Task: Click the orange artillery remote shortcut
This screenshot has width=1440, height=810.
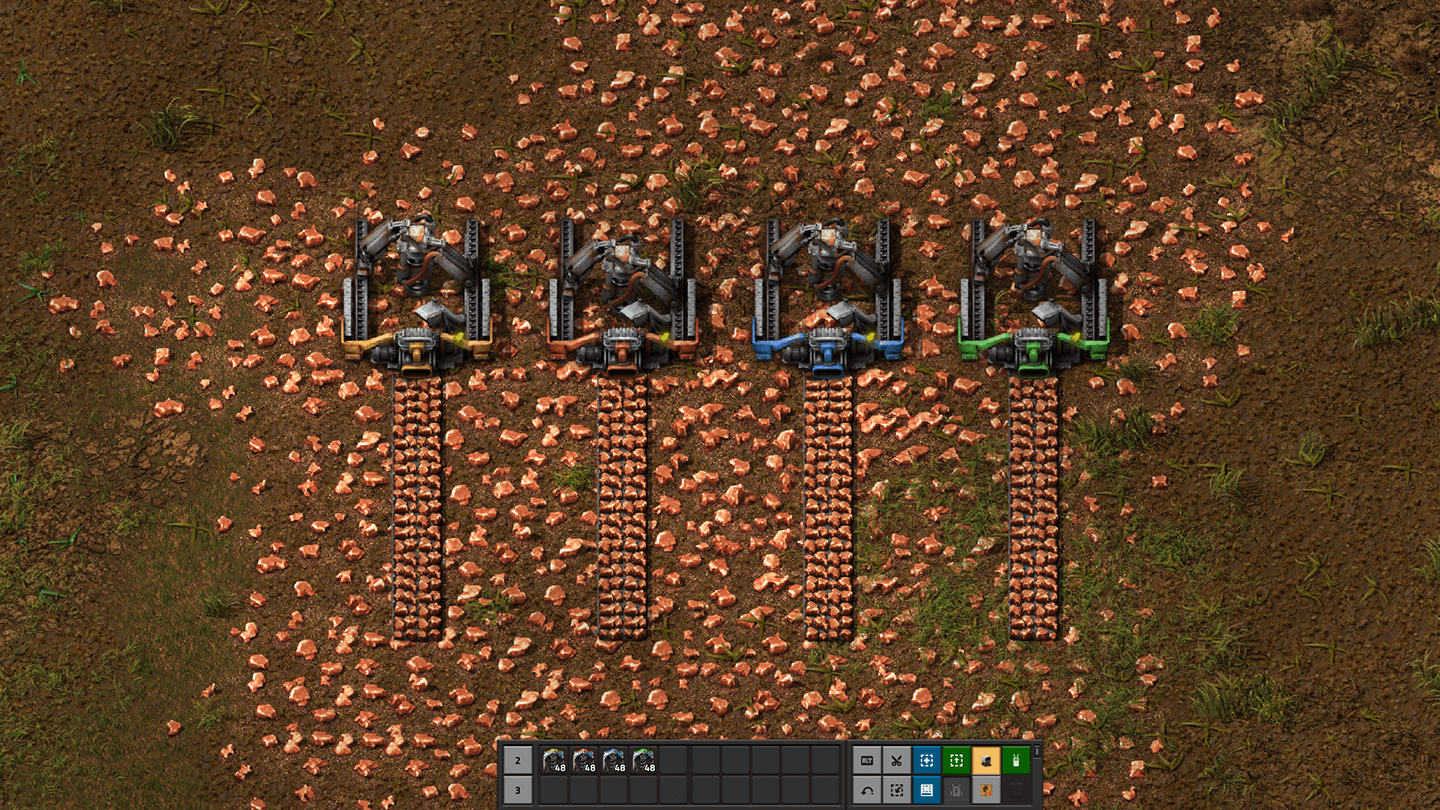Action: point(987,761)
